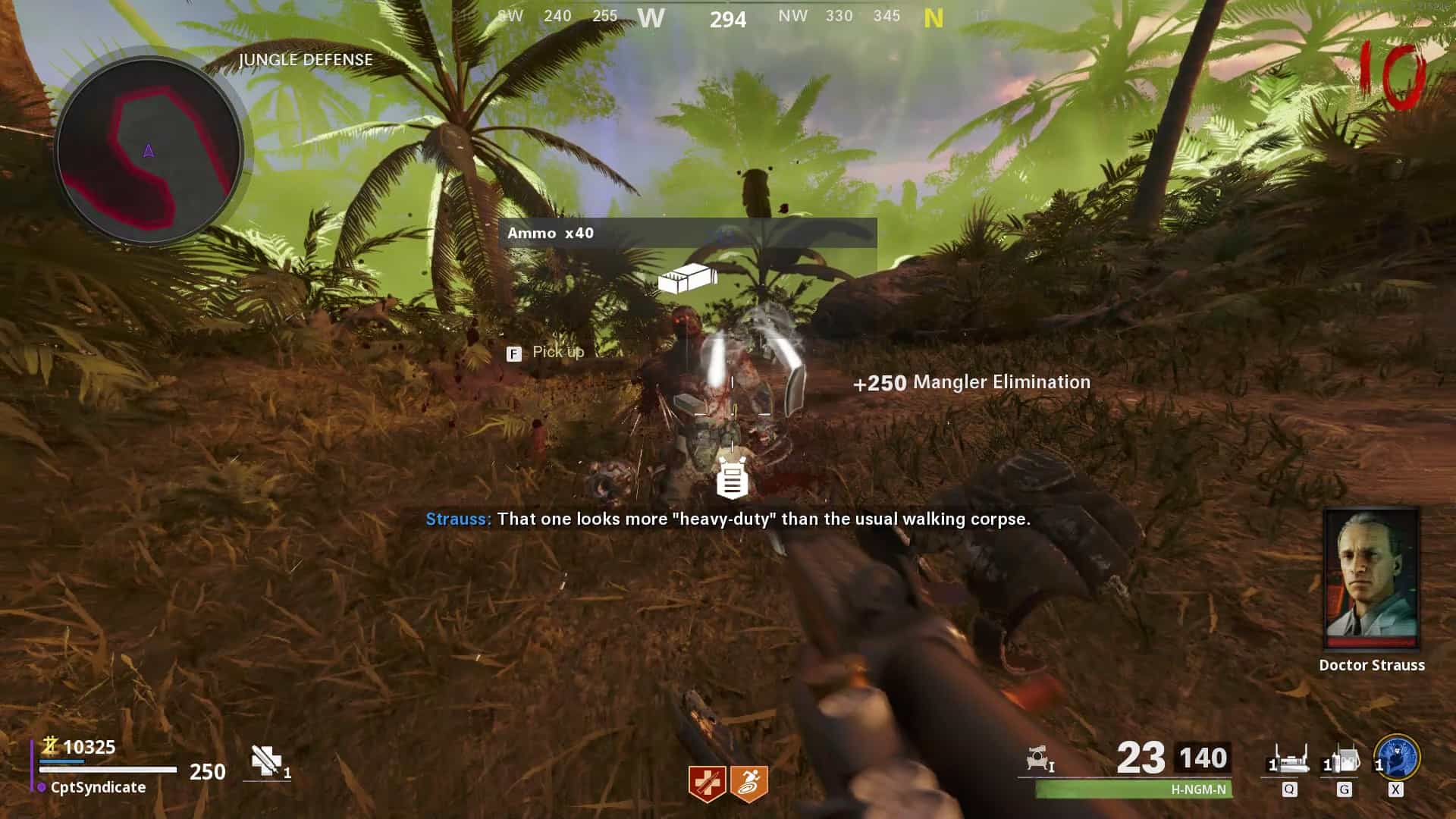Click the self-revive syringe icon

tap(266, 761)
